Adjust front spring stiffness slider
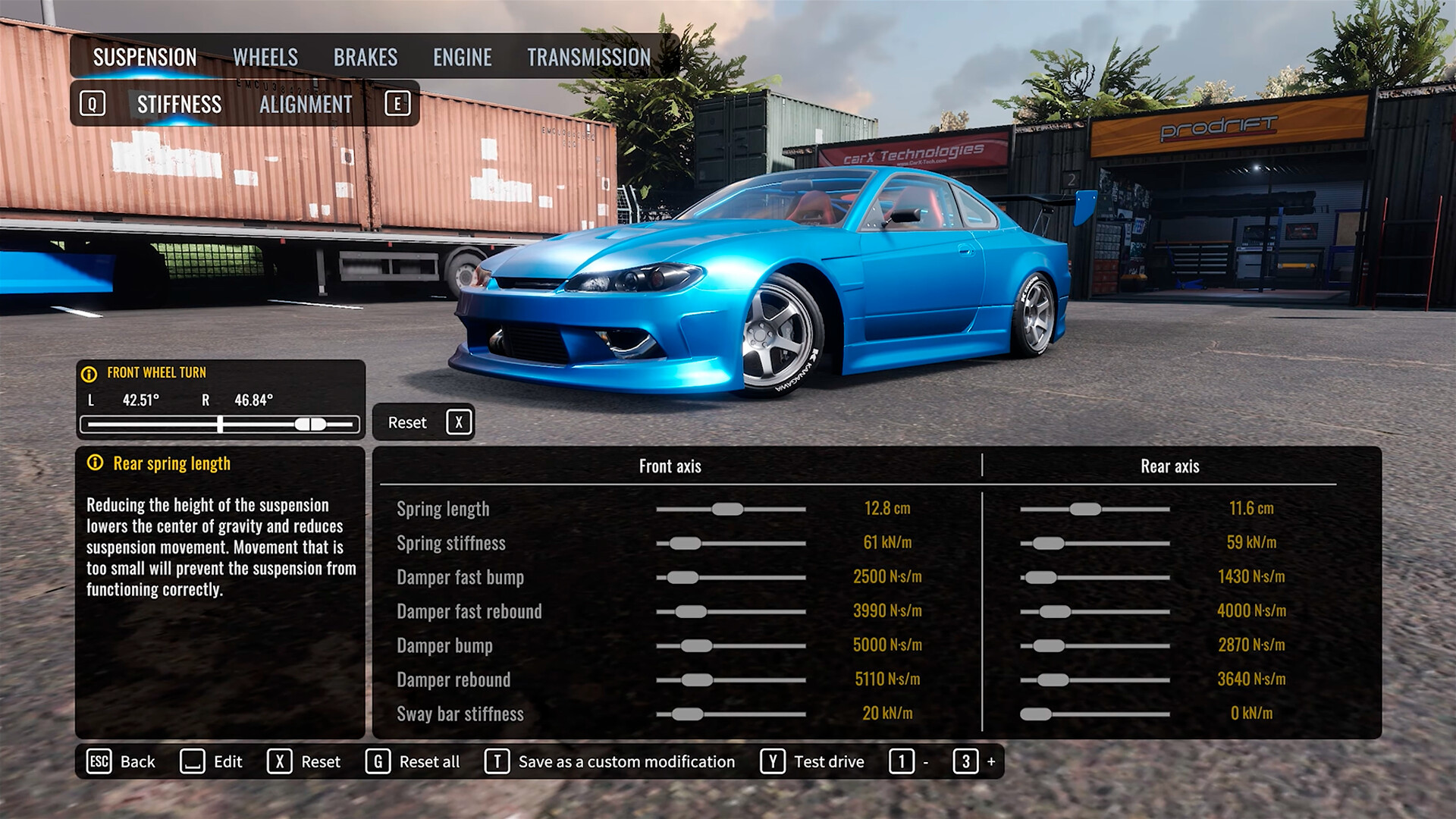This screenshot has height=819, width=1456. [x=686, y=543]
